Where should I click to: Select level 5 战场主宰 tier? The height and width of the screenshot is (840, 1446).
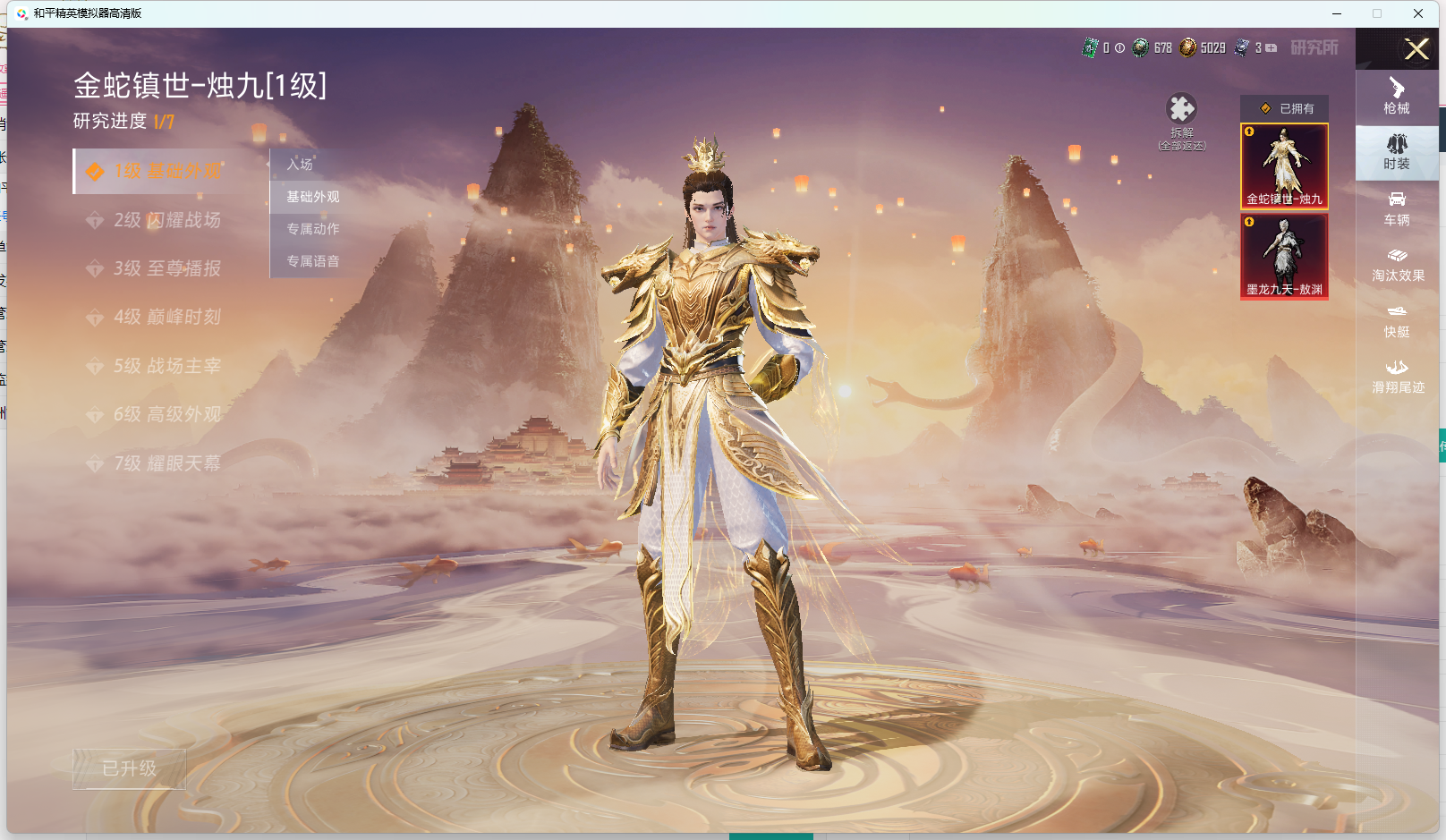(x=159, y=366)
